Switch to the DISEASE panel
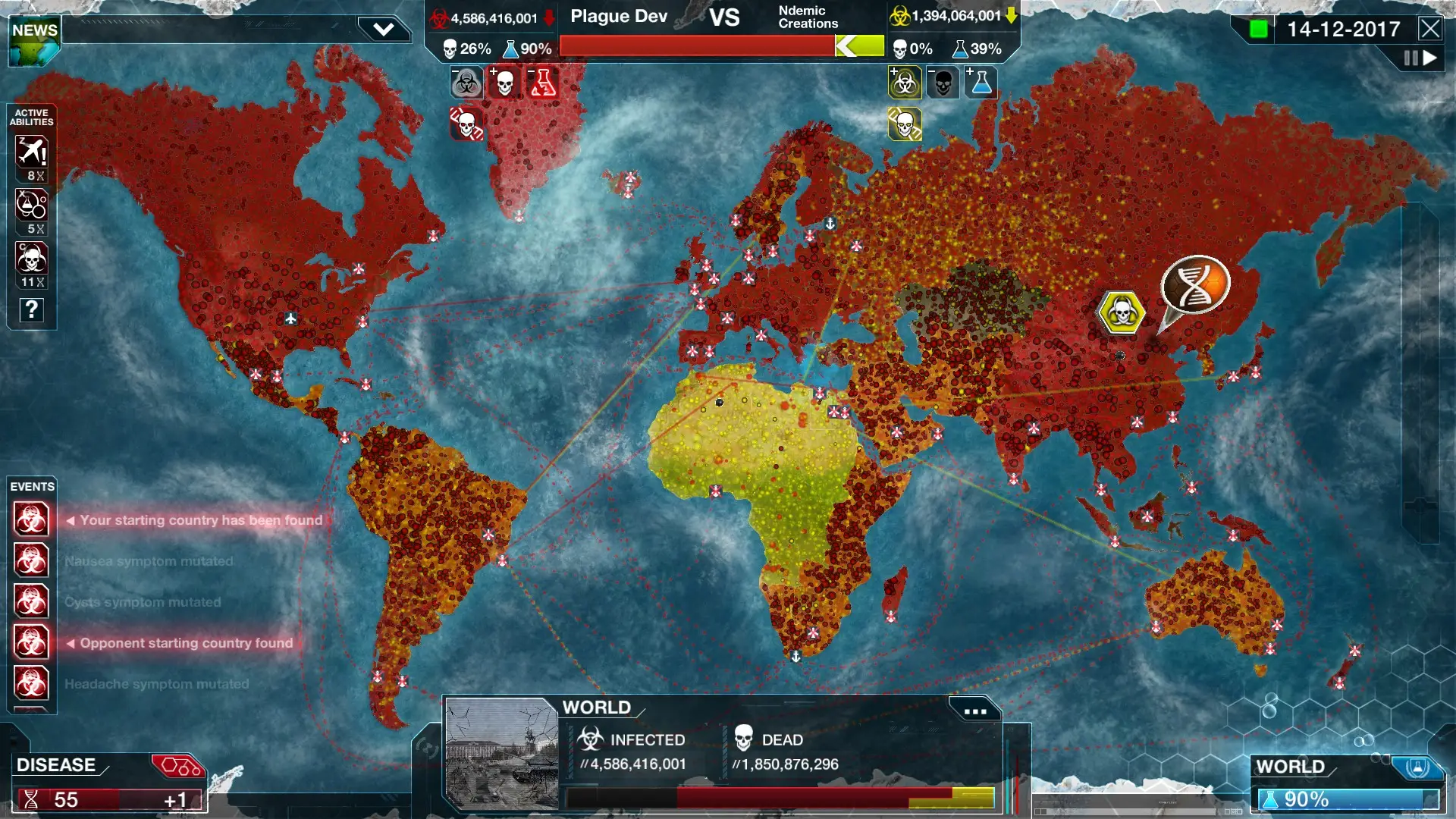The image size is (1456, 819). pos(57,765)
